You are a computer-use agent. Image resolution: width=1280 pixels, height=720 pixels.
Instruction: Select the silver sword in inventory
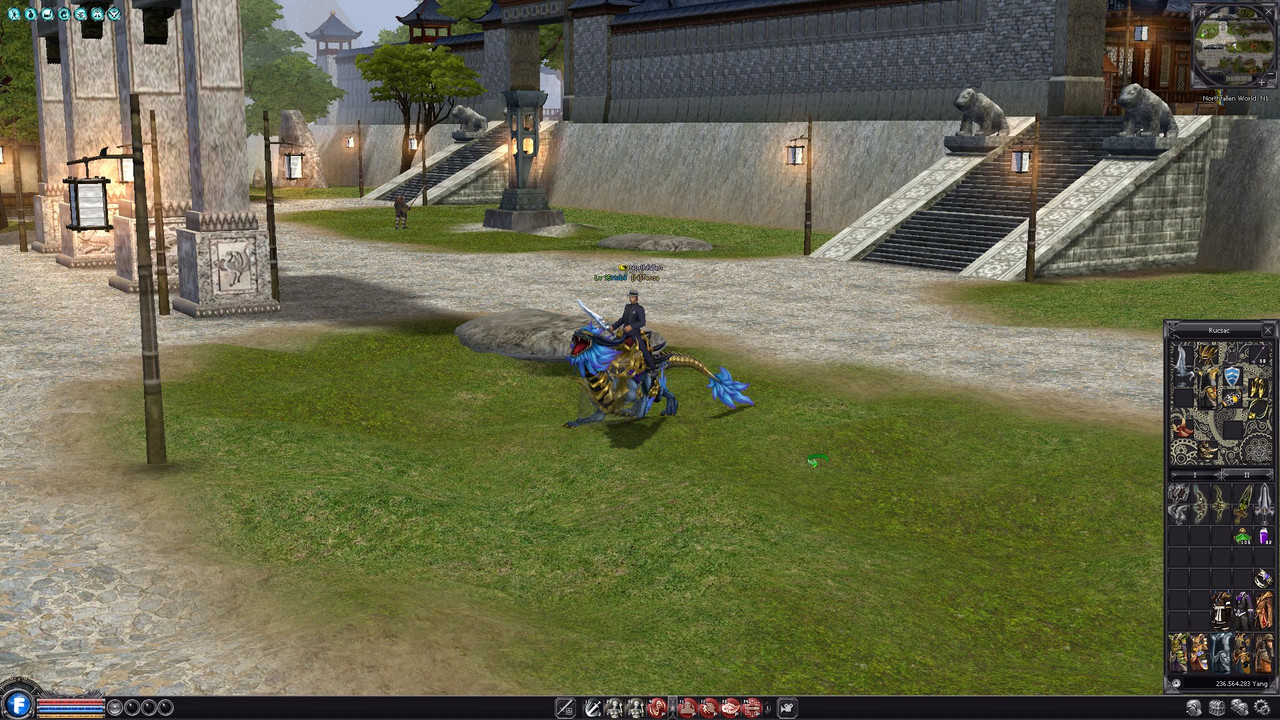coord(1264,500)
